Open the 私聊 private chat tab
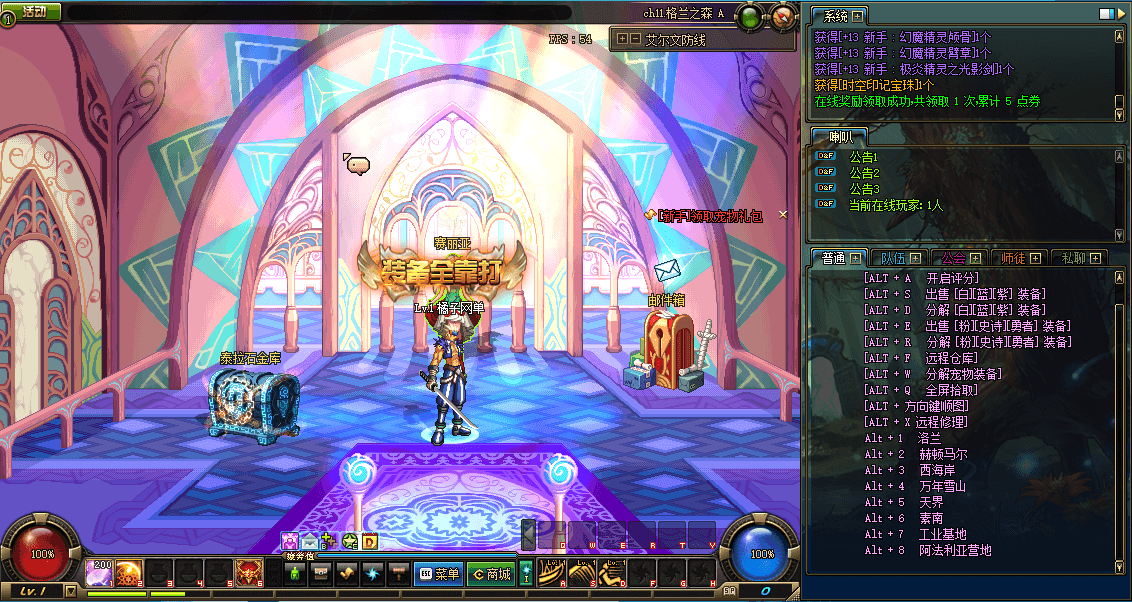The height and width of the screenshot is (602, 1132). pyautogui.click(x=1078, y=258)
